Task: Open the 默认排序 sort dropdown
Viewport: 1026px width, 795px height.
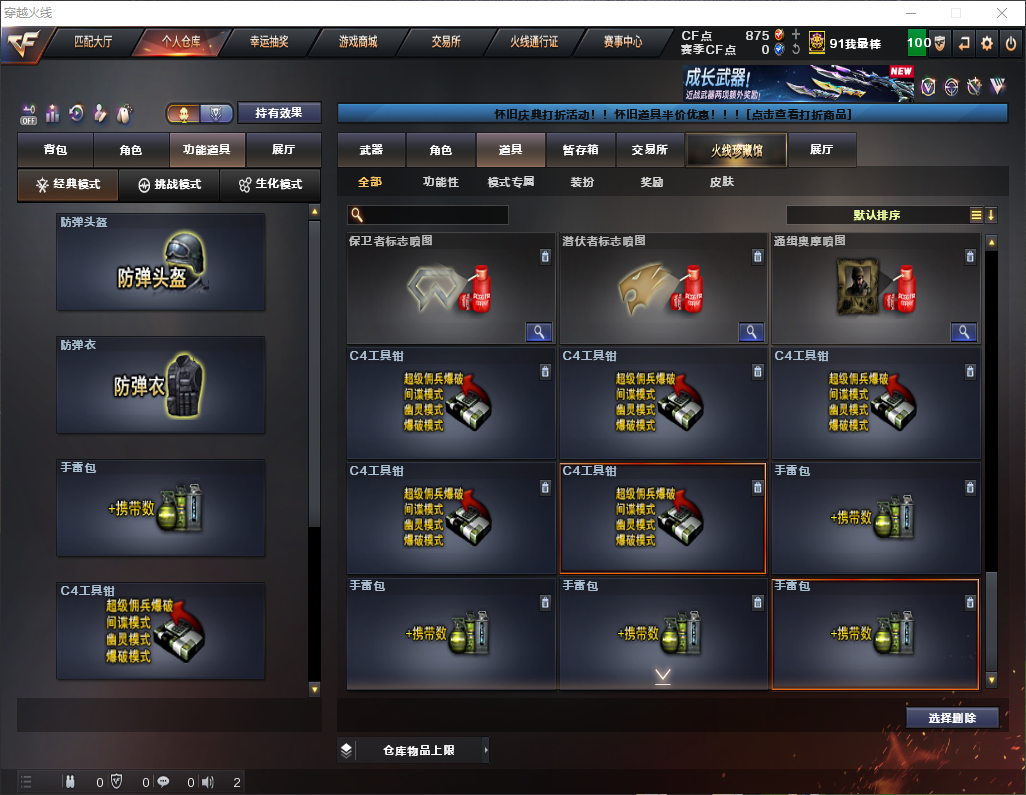Action: coord(876,215)
